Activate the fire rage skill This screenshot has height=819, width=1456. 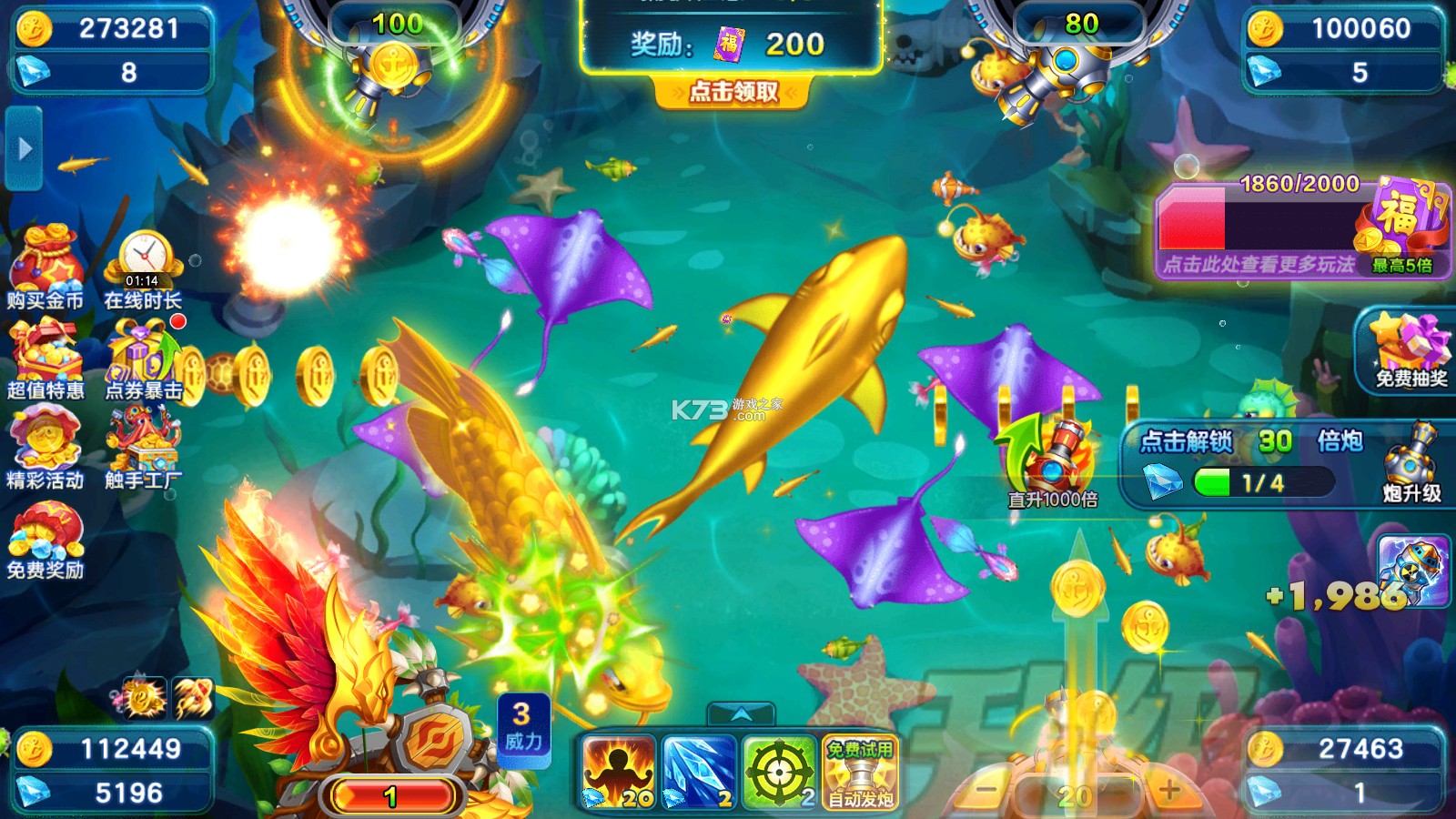point(619,773)
